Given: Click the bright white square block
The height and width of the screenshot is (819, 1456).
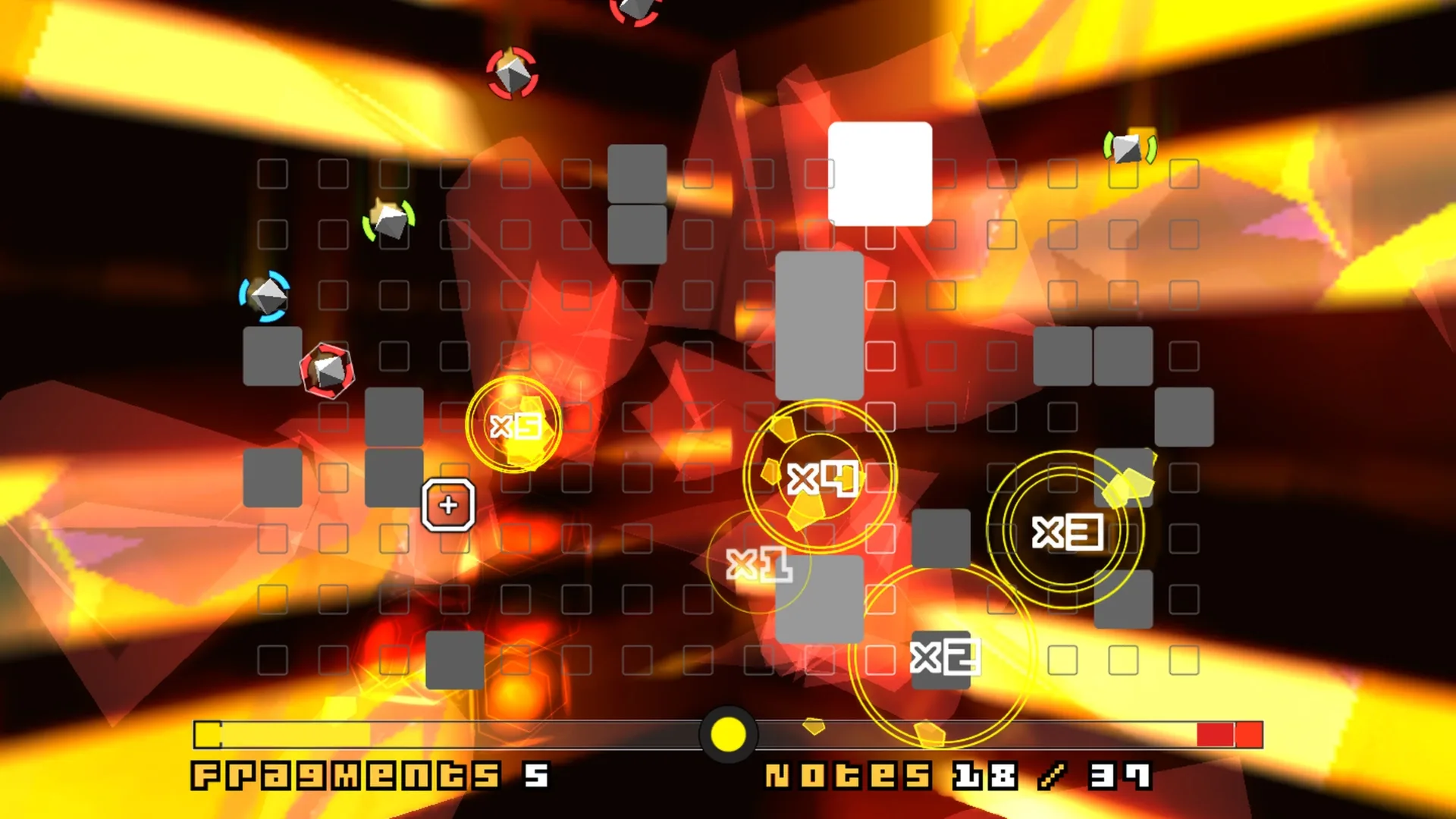Looking at the screenshot, I should (x=880, y=171).
